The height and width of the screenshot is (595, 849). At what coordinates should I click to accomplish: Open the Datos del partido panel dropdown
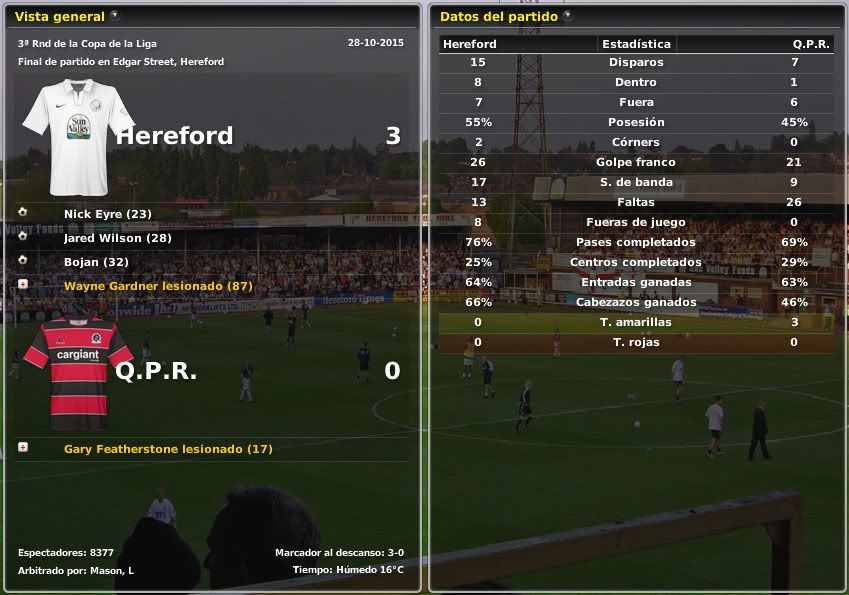click(x=568, y=16)
